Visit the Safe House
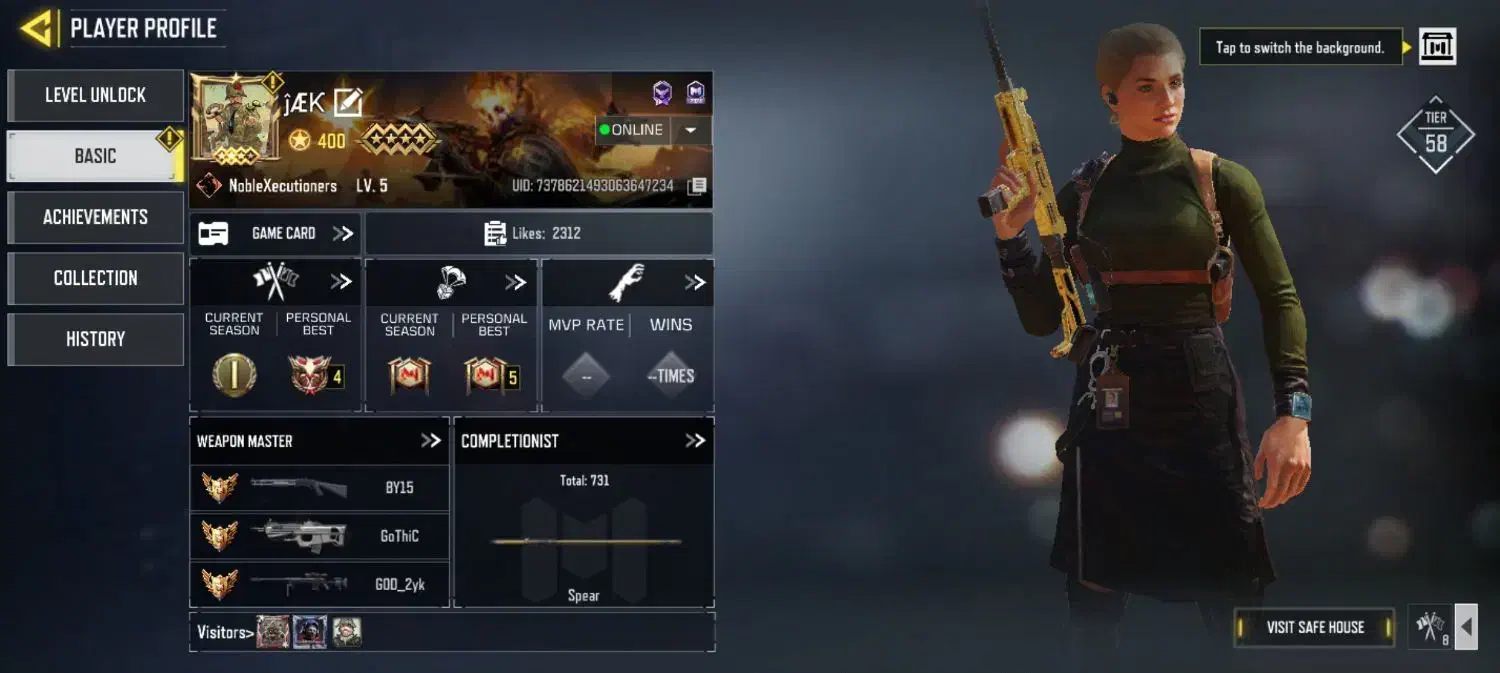 tap(1314, 627)
